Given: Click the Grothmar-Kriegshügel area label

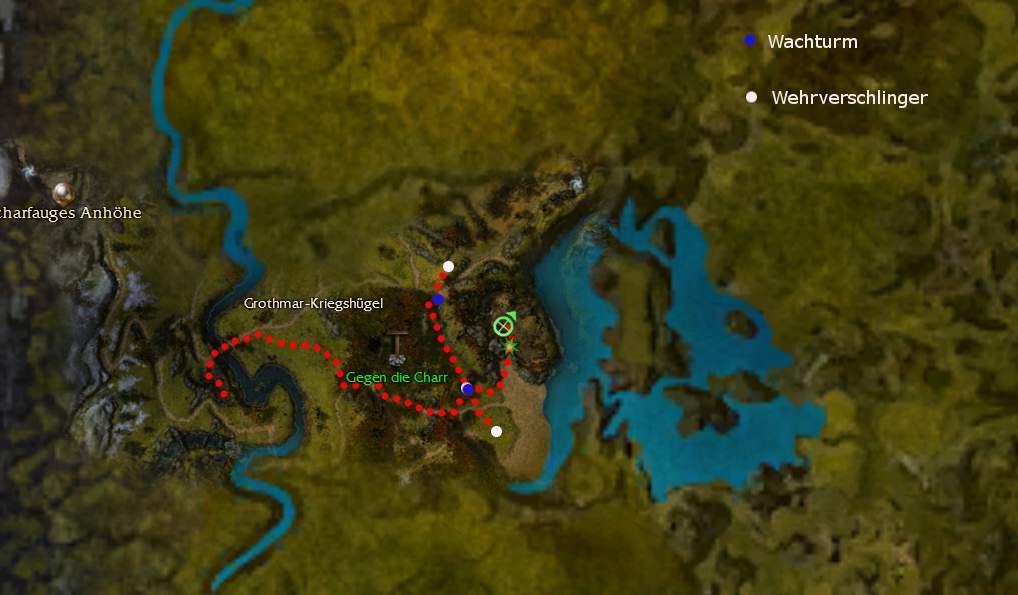Looking at the screenshot, I should point(313,303).
